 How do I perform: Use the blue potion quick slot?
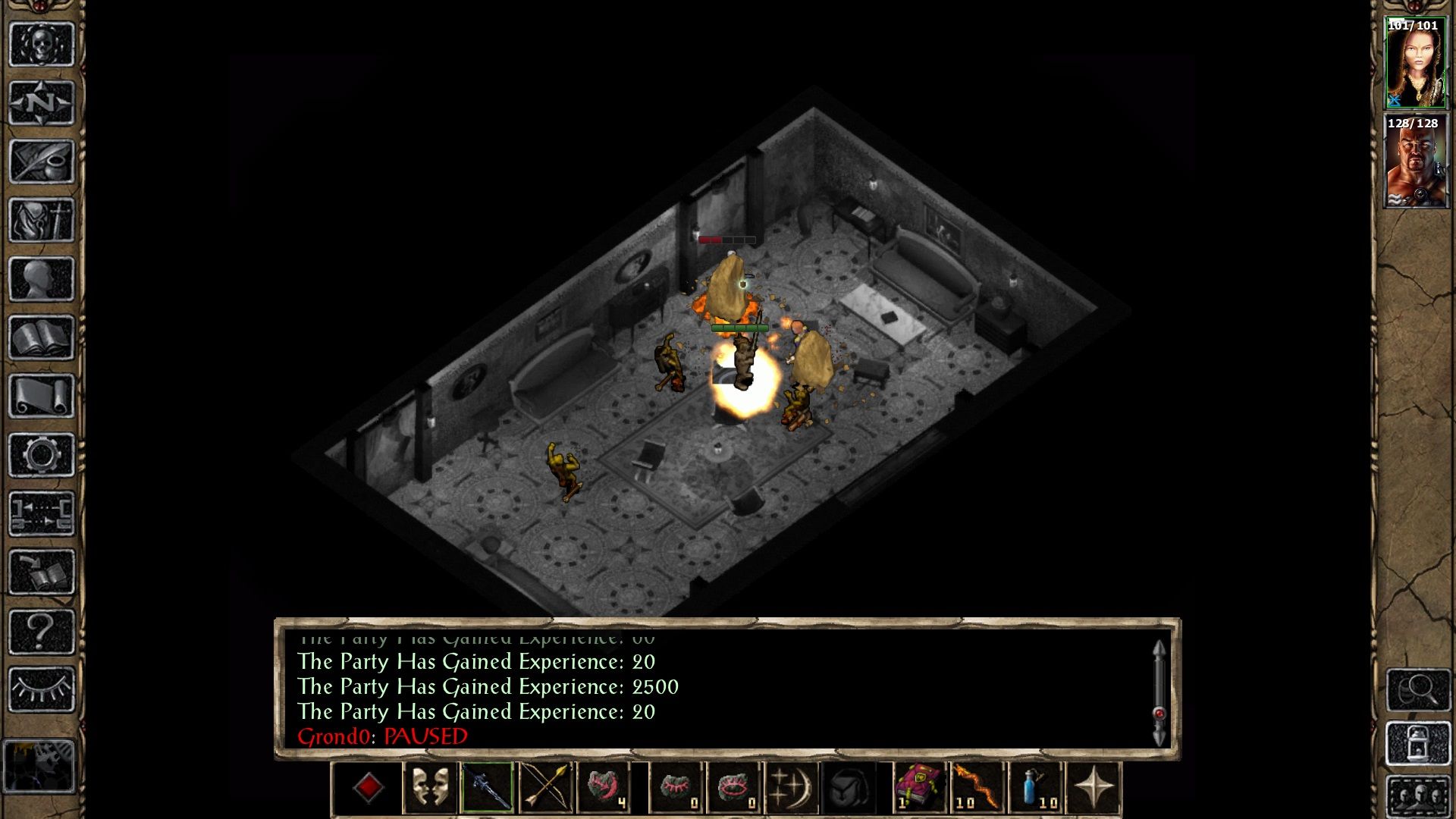coord(1034,786)
